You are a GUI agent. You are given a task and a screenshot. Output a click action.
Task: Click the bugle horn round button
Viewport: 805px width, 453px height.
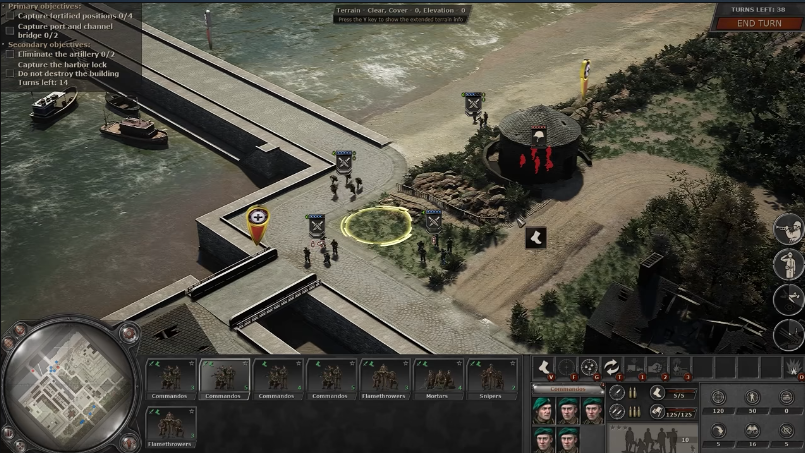tap(788, 229)
